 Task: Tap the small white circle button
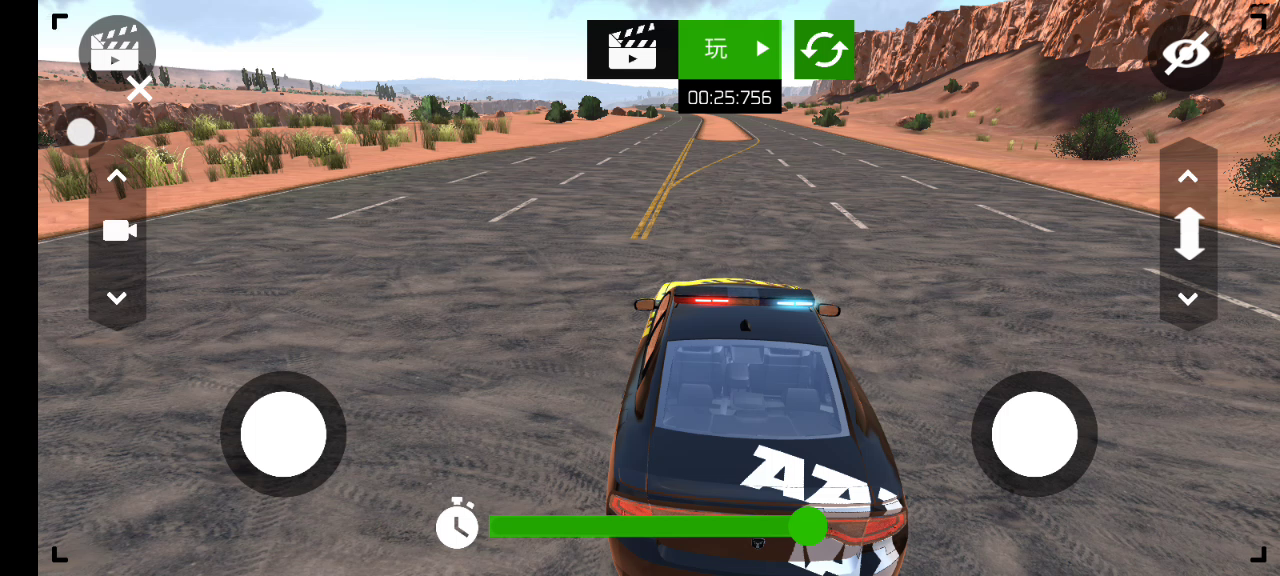click(x=81, y=132)
